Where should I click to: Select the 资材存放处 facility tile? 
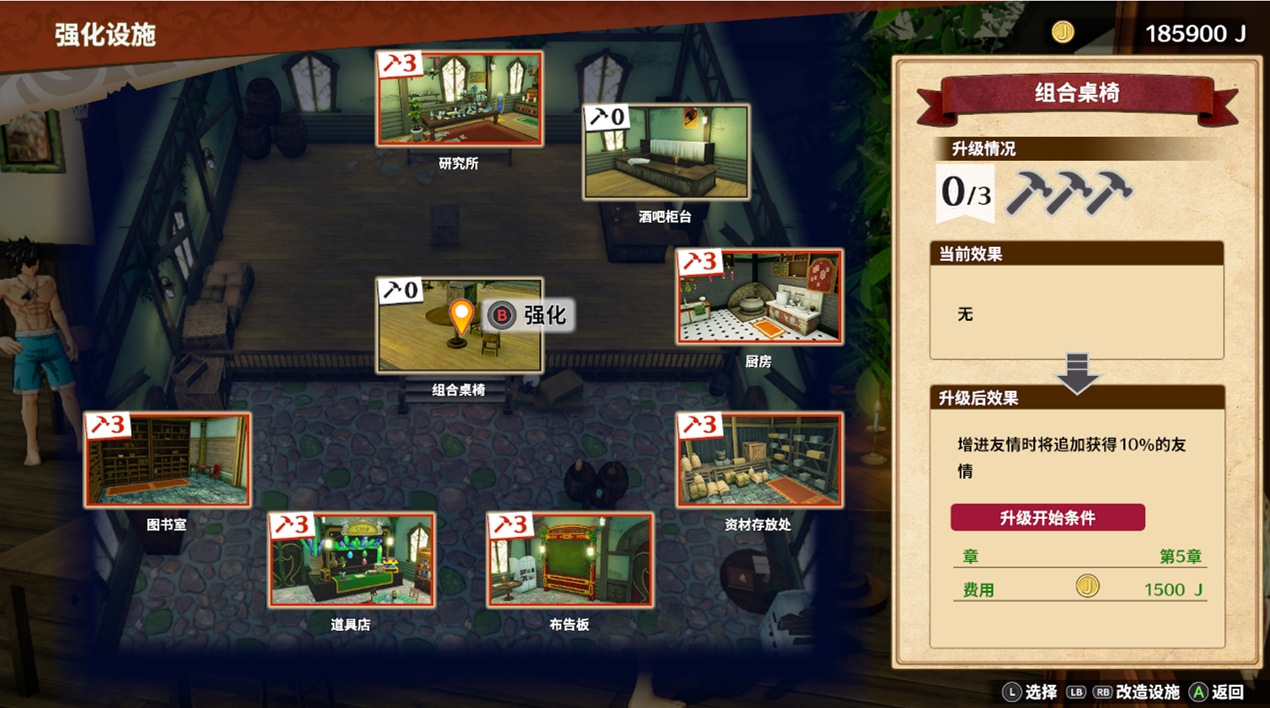760,459
